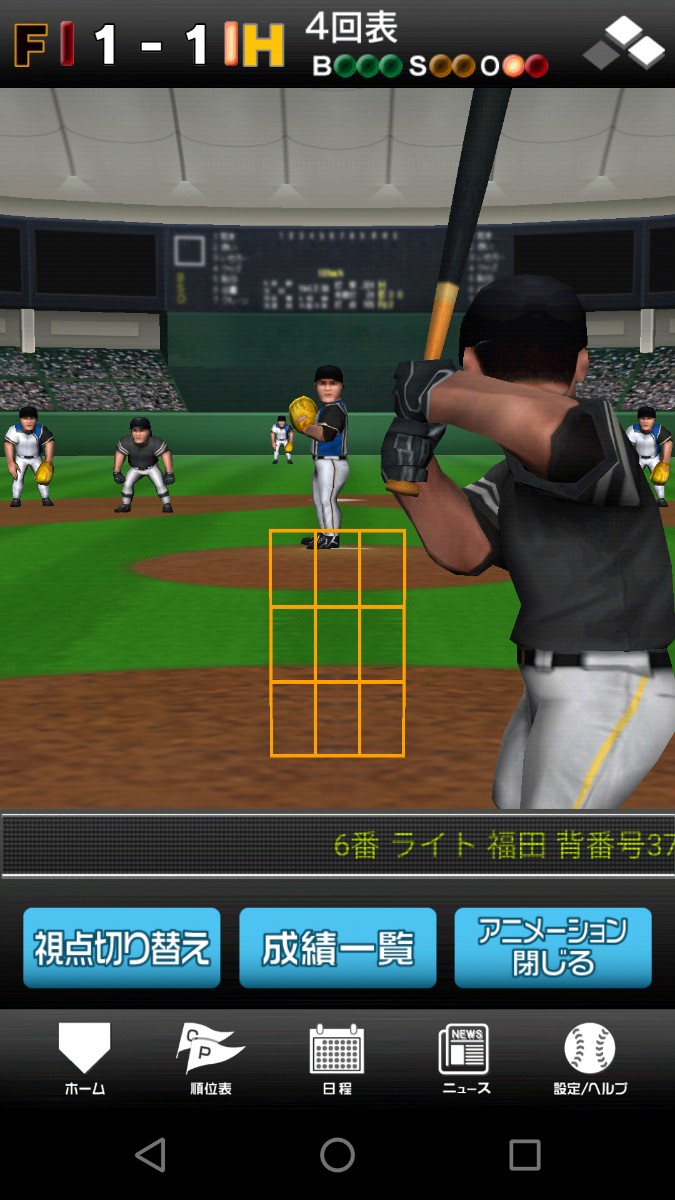Go to the ホーム home tab
This screenshot has height=1200, width=675.
click(x=84, y=1058)
